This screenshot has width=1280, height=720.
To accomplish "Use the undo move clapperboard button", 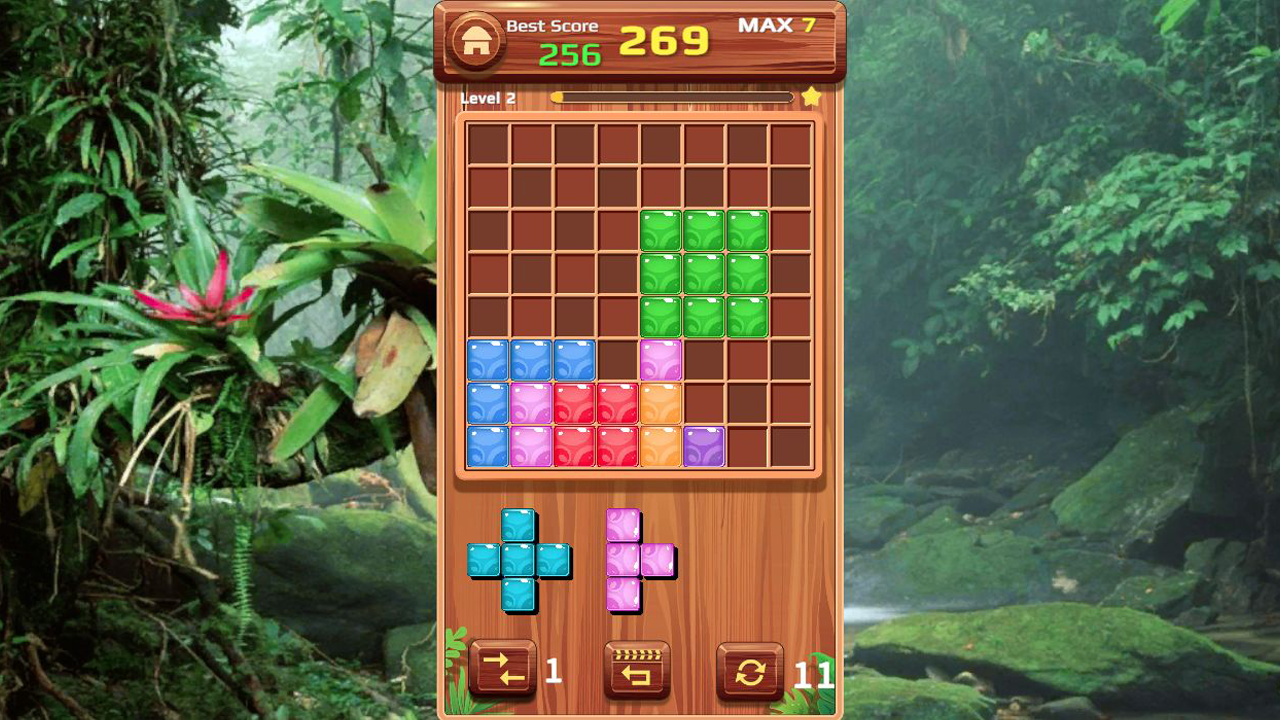I will (637, 670).
